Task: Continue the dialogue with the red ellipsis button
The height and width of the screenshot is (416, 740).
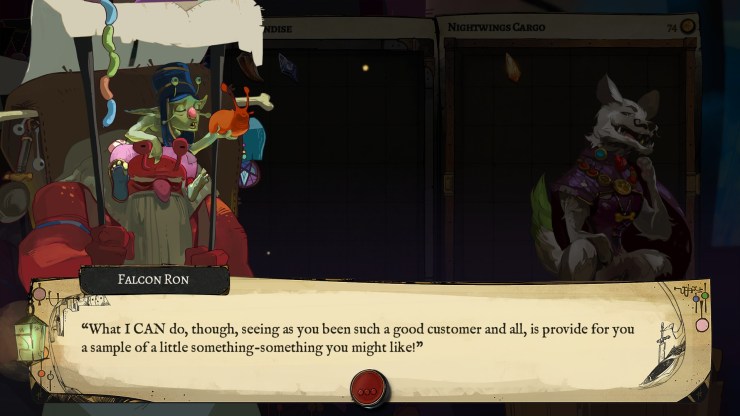Action: [x=369, y=389]
